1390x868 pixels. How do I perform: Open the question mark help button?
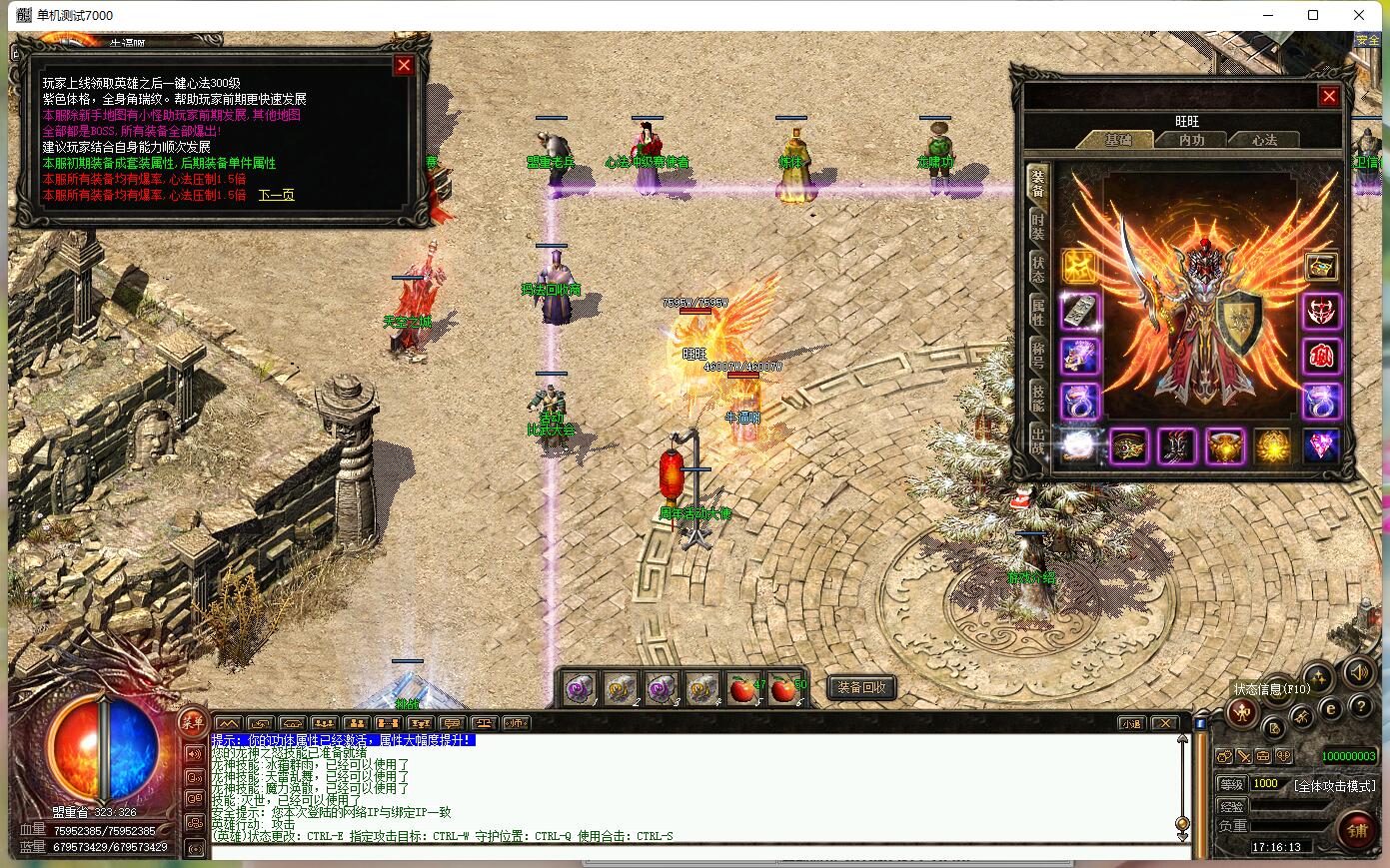[1360, 707]
